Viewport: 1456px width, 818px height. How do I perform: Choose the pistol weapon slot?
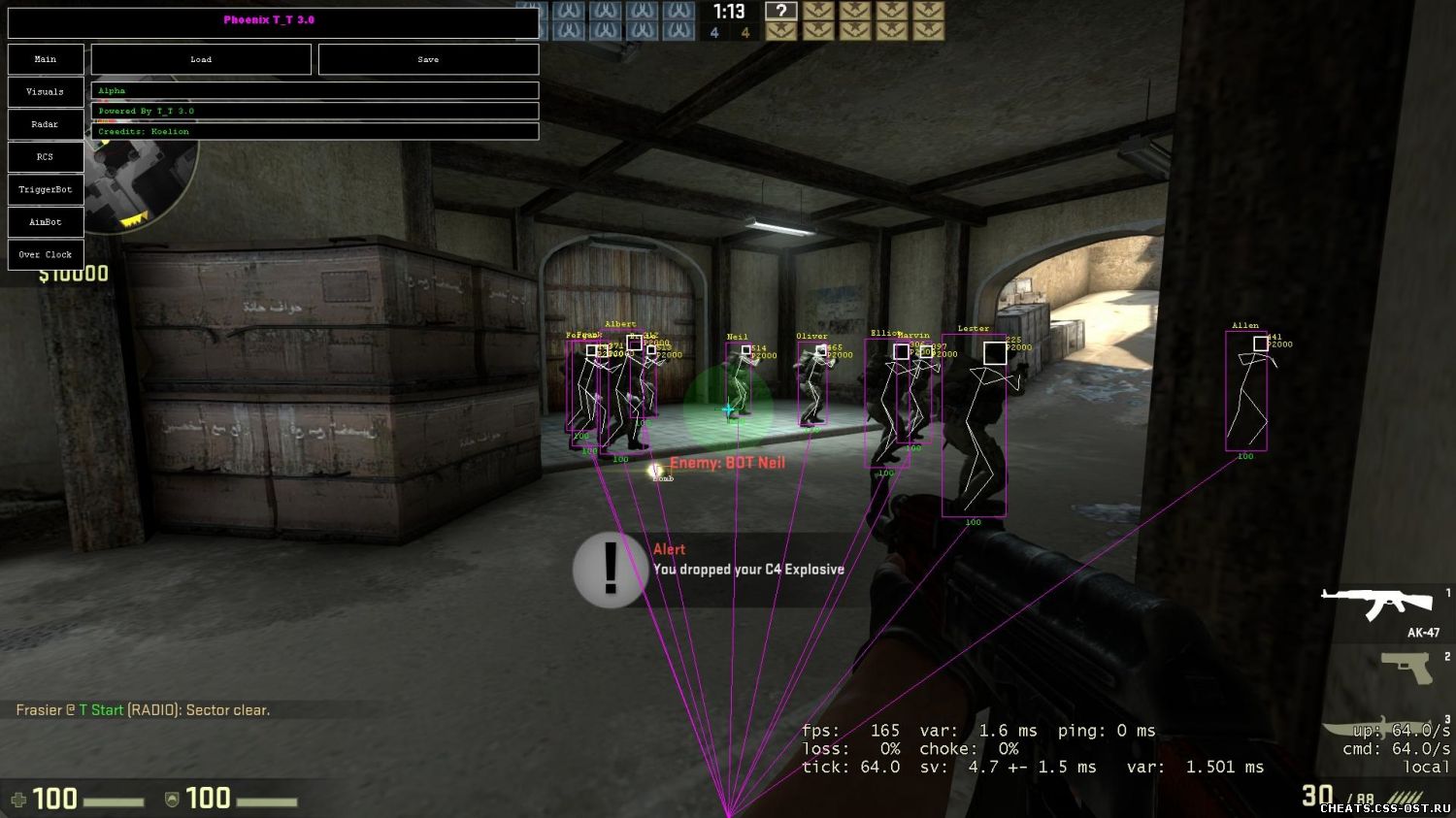coord(1407,669)
